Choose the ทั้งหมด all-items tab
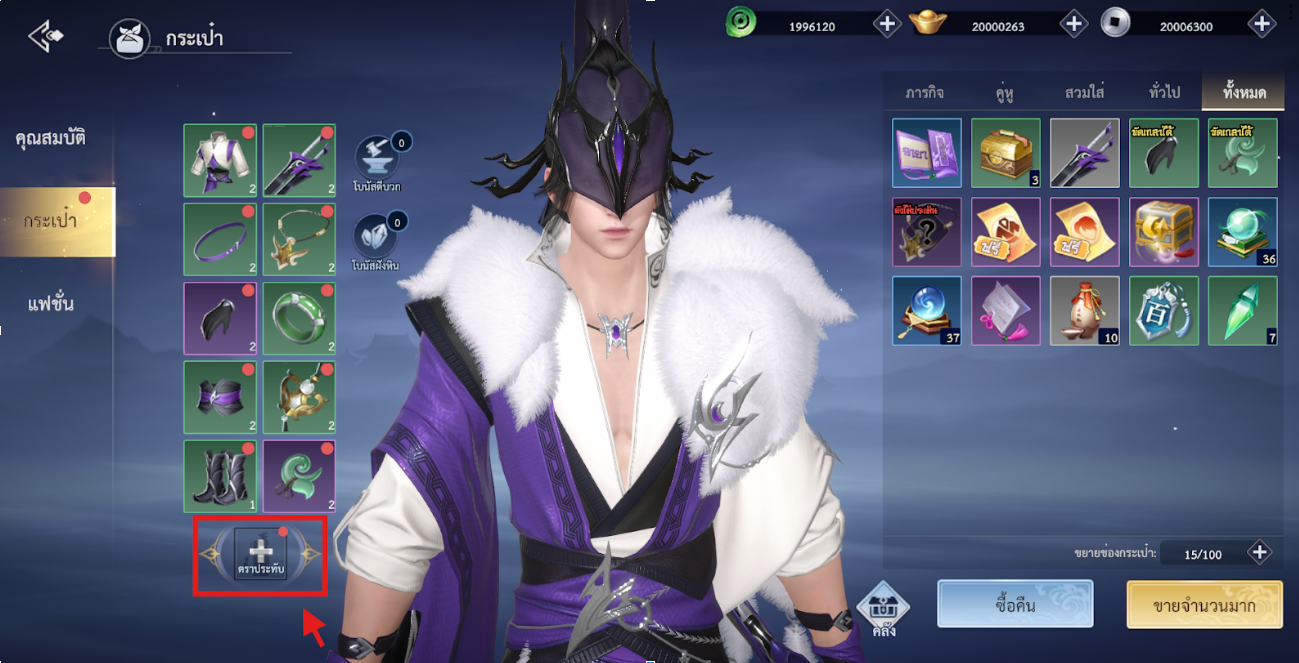The image size is (1299, 663). point(1243,93)
